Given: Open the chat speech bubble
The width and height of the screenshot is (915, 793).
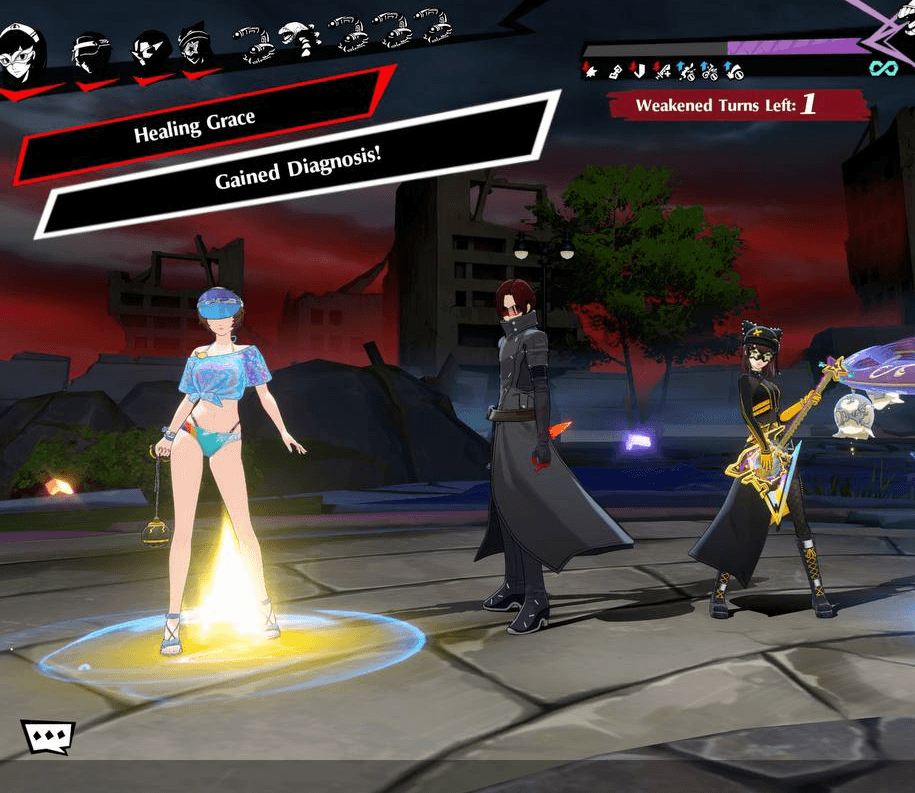Looking at the screenshot, I should coord(48,738).
